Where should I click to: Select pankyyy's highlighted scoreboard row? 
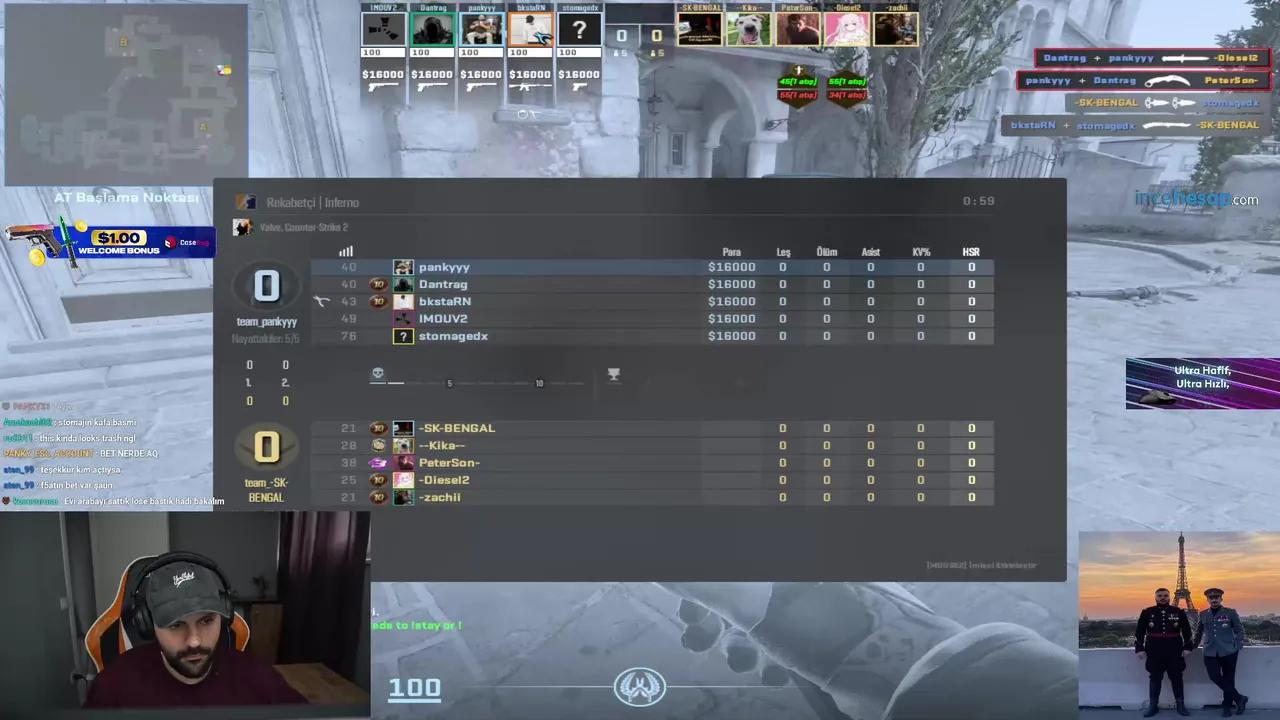coord(600,267)
